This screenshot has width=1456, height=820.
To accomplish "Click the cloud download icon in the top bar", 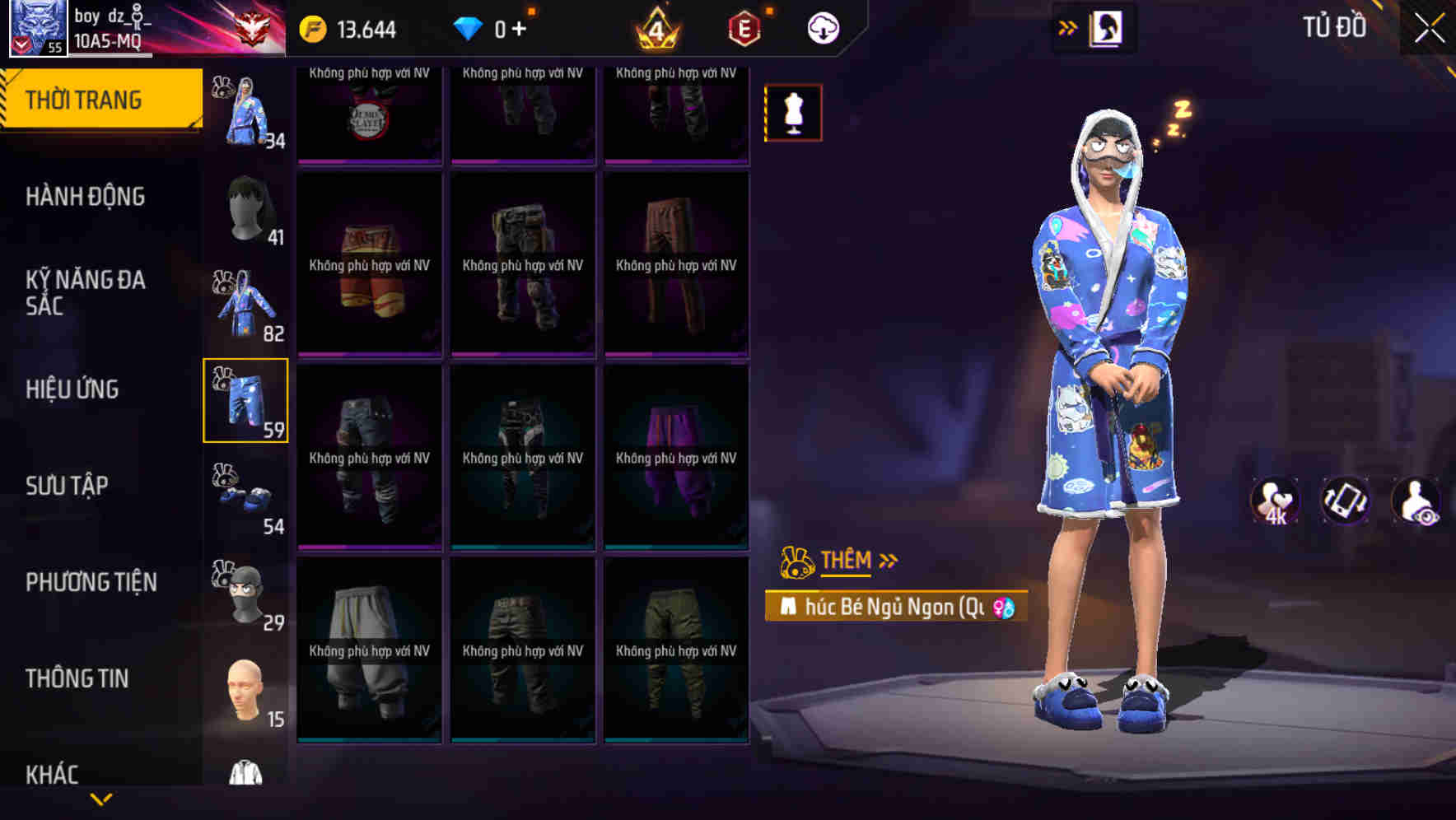I will pos(821,27).
